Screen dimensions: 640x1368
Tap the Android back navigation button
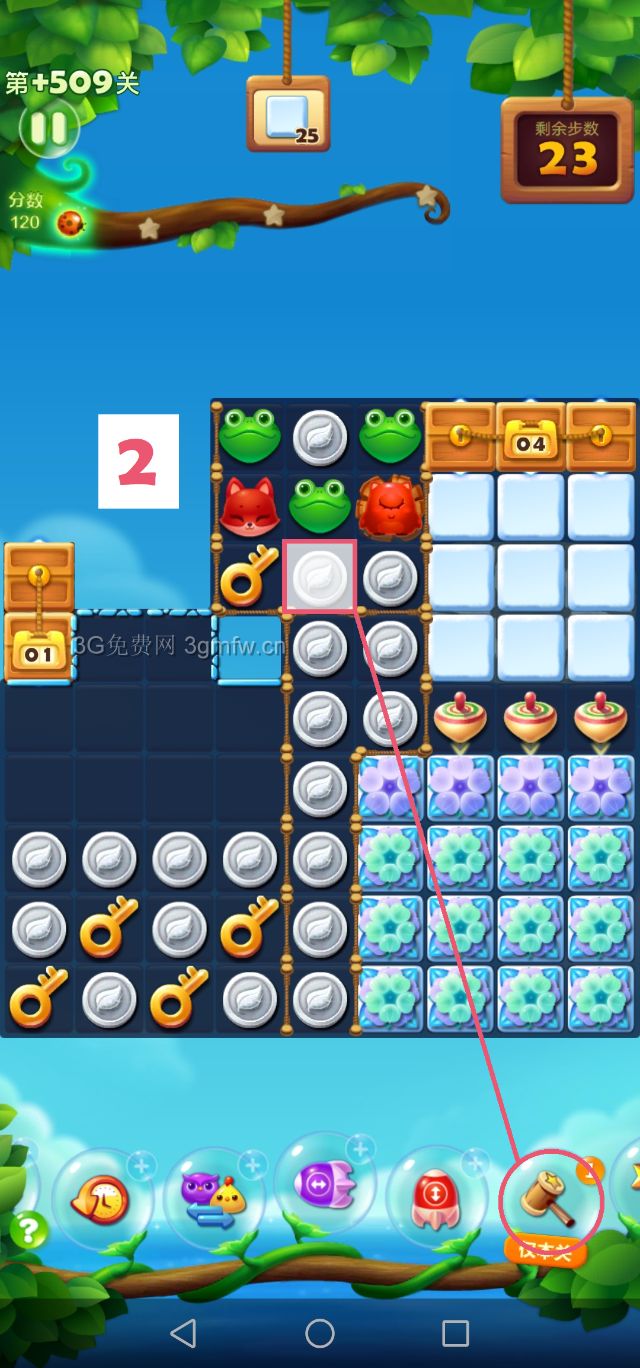coord(183,1332)
